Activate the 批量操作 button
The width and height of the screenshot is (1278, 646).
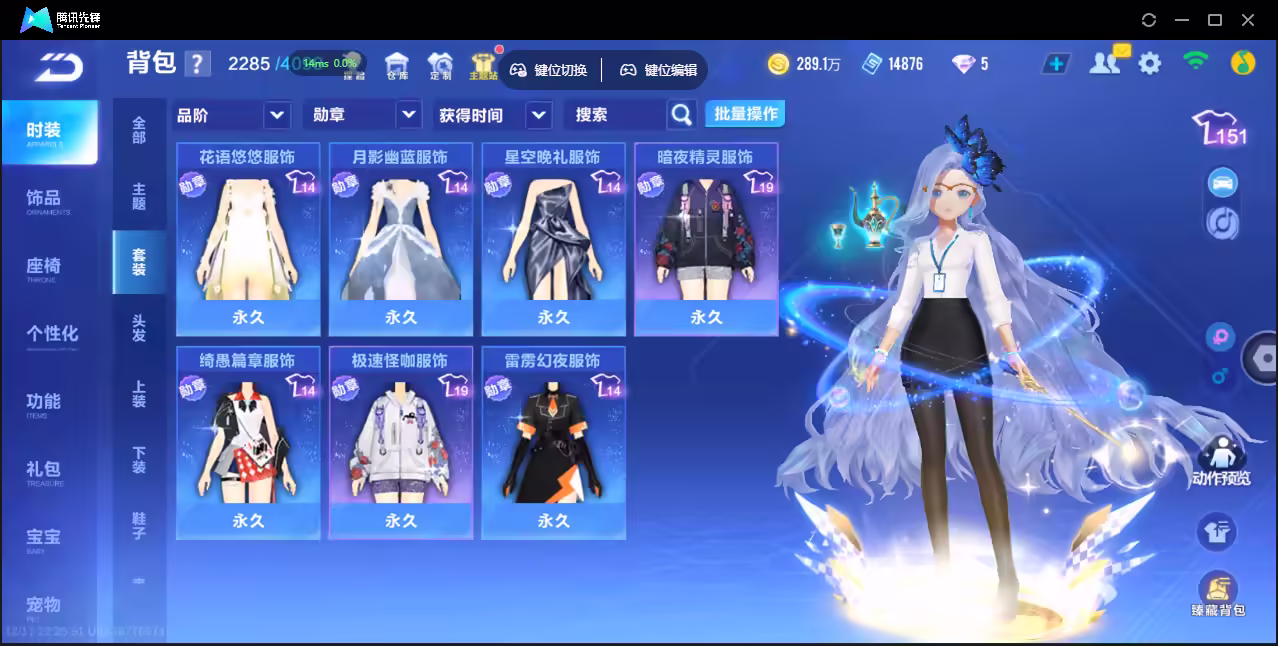[x=745, y=114]
